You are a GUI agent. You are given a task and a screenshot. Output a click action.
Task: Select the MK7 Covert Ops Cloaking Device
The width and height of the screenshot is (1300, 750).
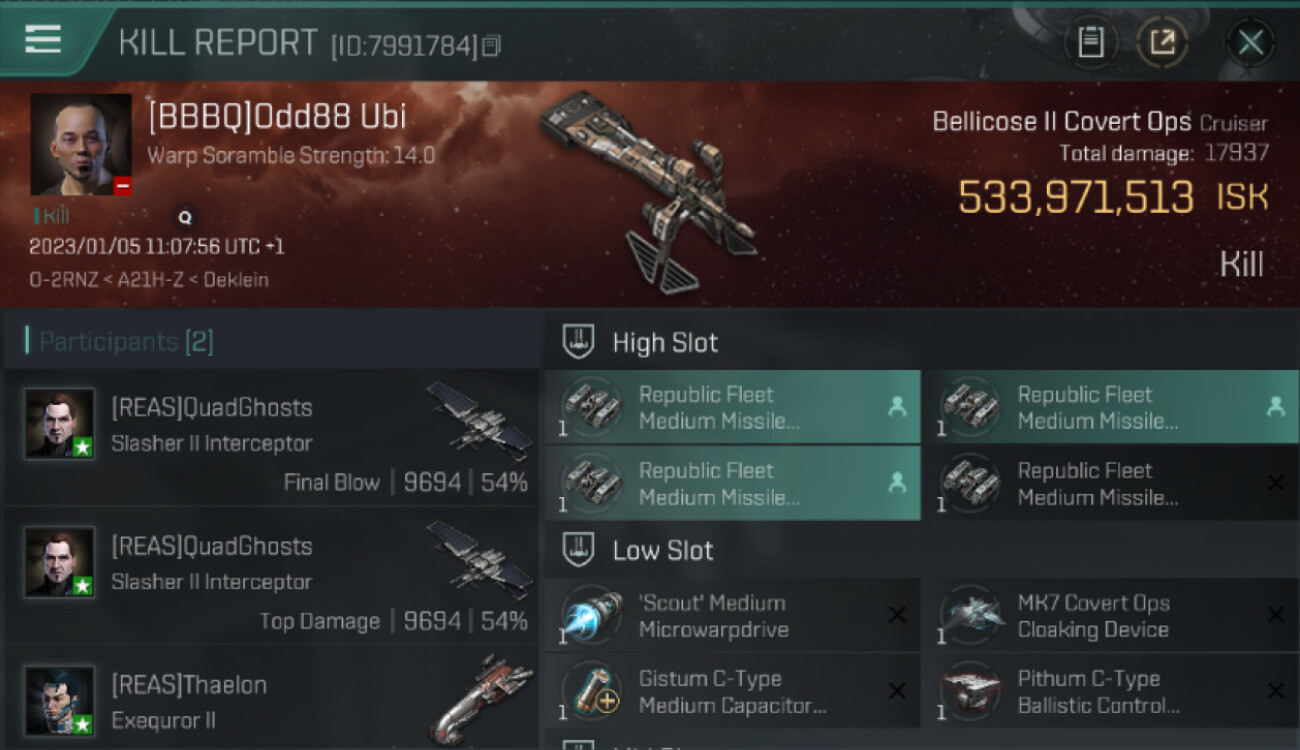click(1110, 616)
